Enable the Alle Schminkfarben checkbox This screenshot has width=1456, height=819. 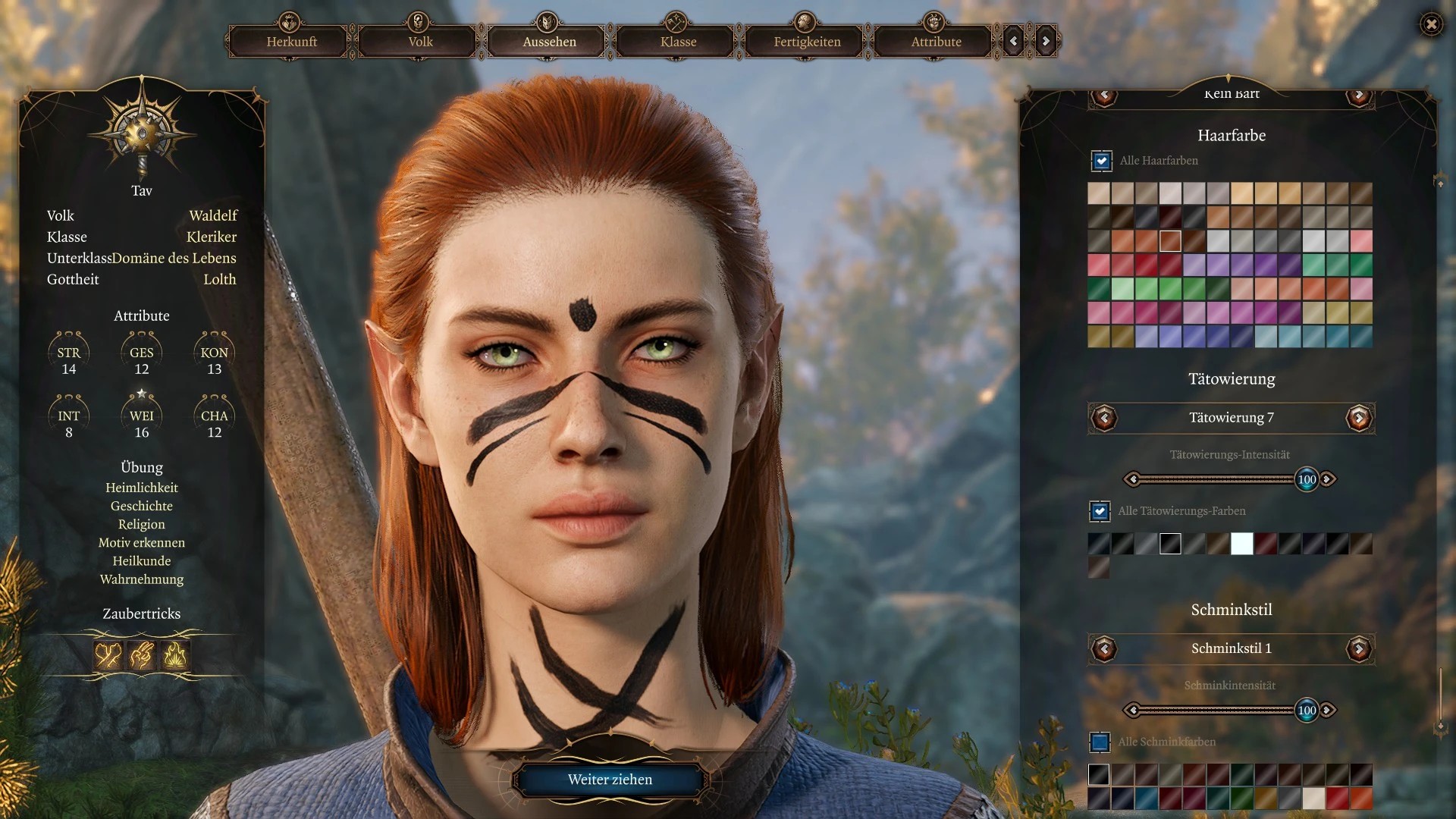coord(1100,742)
